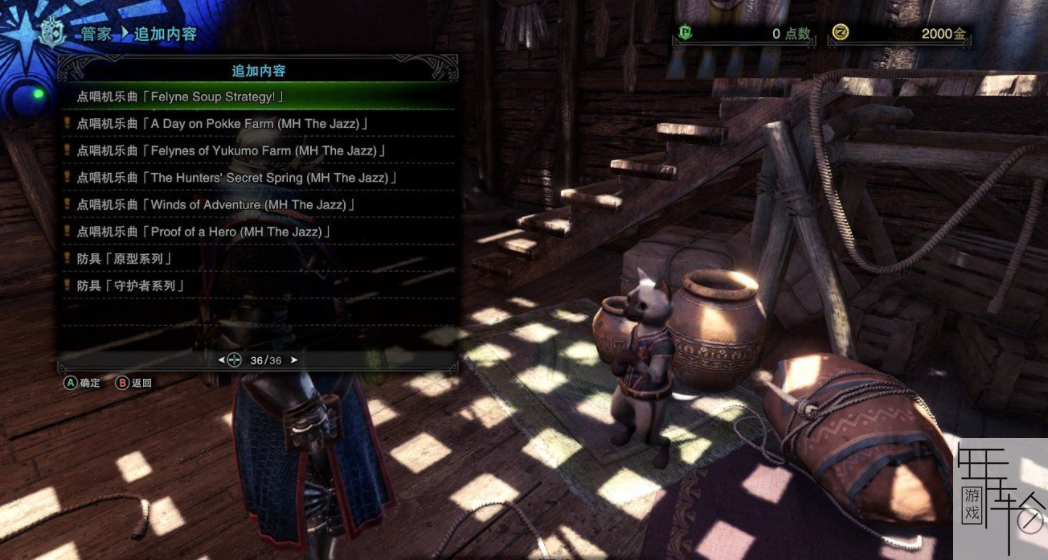The width and height of the screenshot is (1048, 560).
Task: Select the 守护者系列 armor entry
Action: pos(131,286)
